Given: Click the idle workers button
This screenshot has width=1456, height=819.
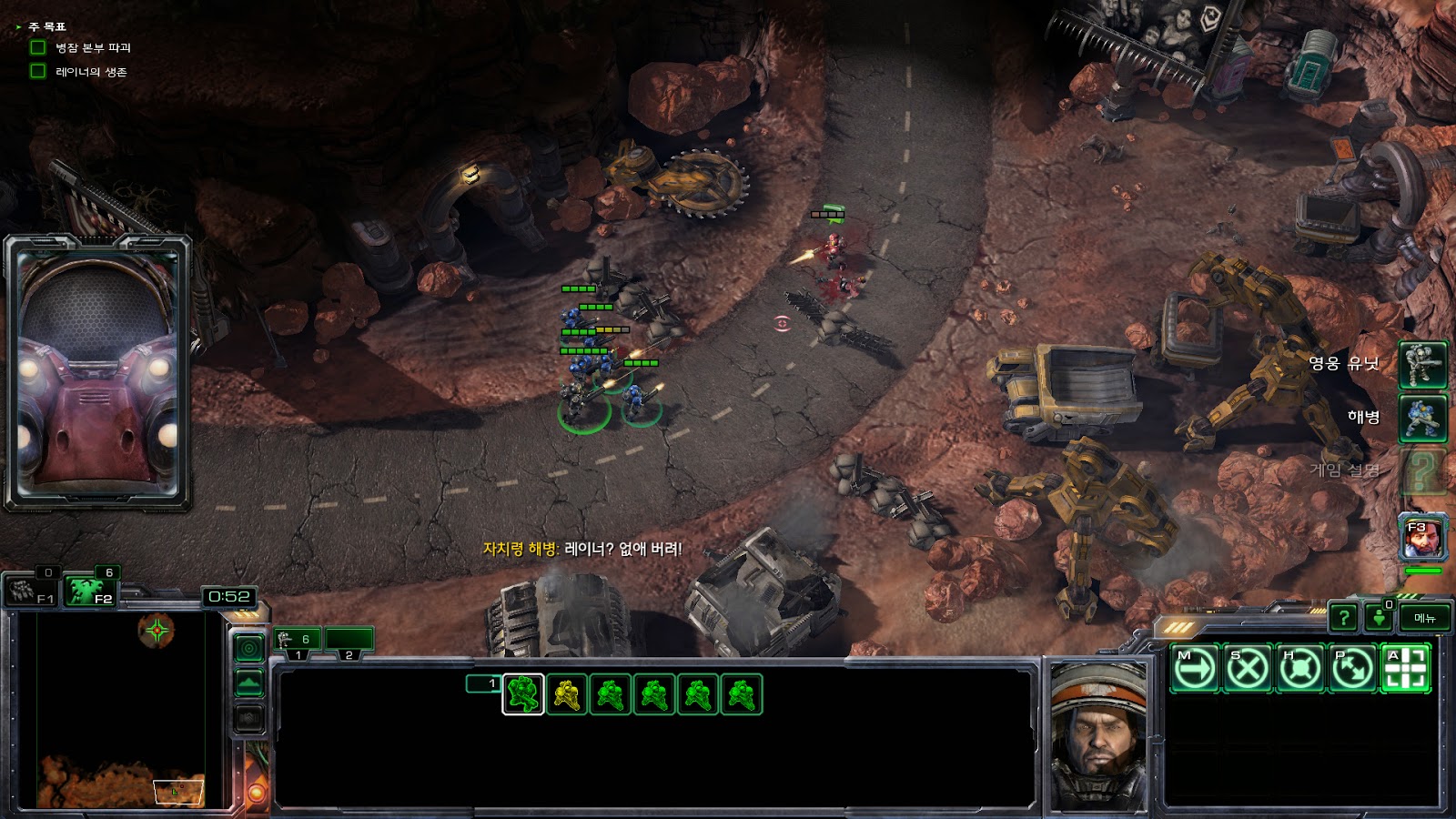Looking at the screenshot, I should tap(33, 591).
